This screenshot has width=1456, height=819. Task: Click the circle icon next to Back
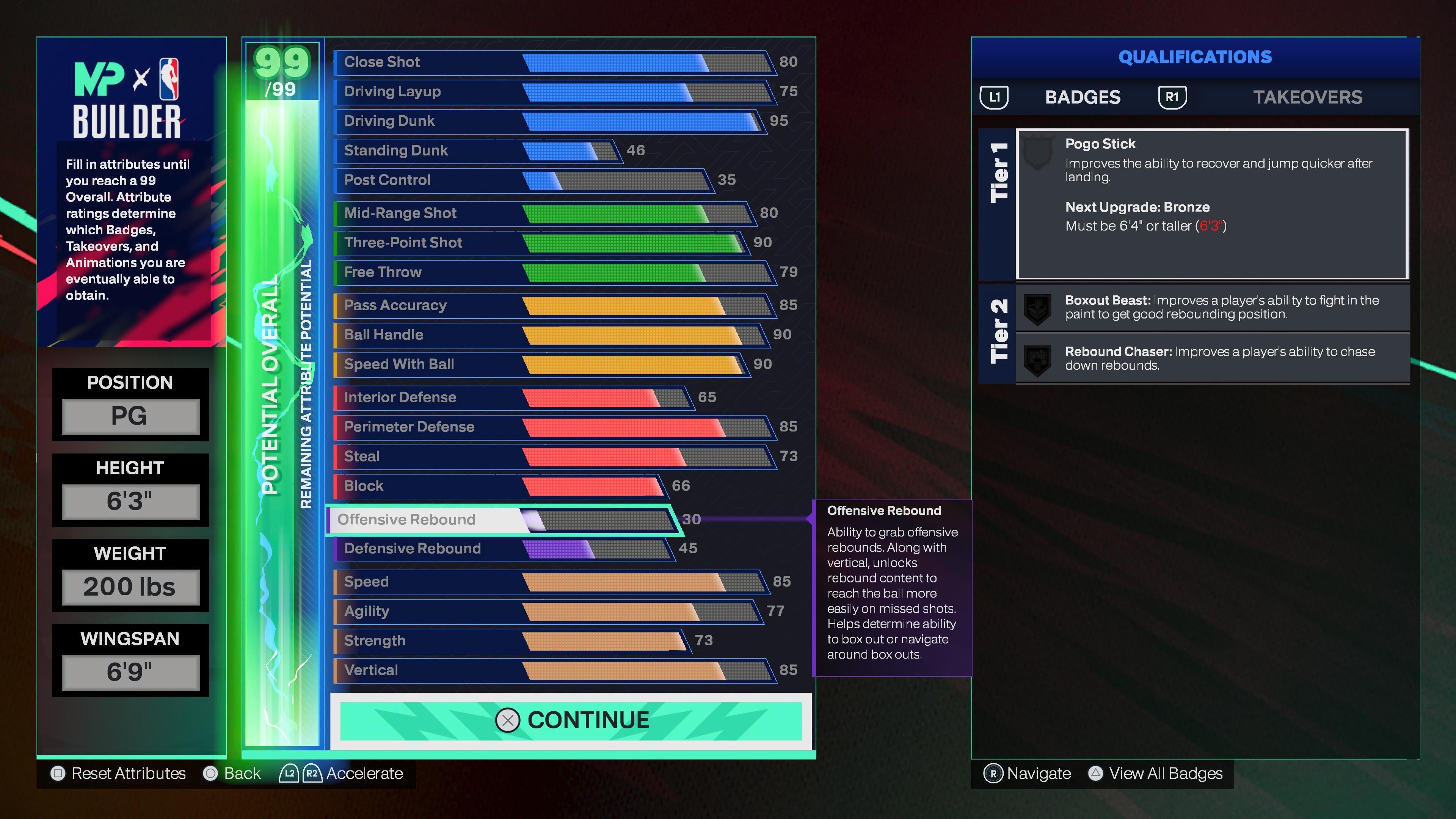210,773
